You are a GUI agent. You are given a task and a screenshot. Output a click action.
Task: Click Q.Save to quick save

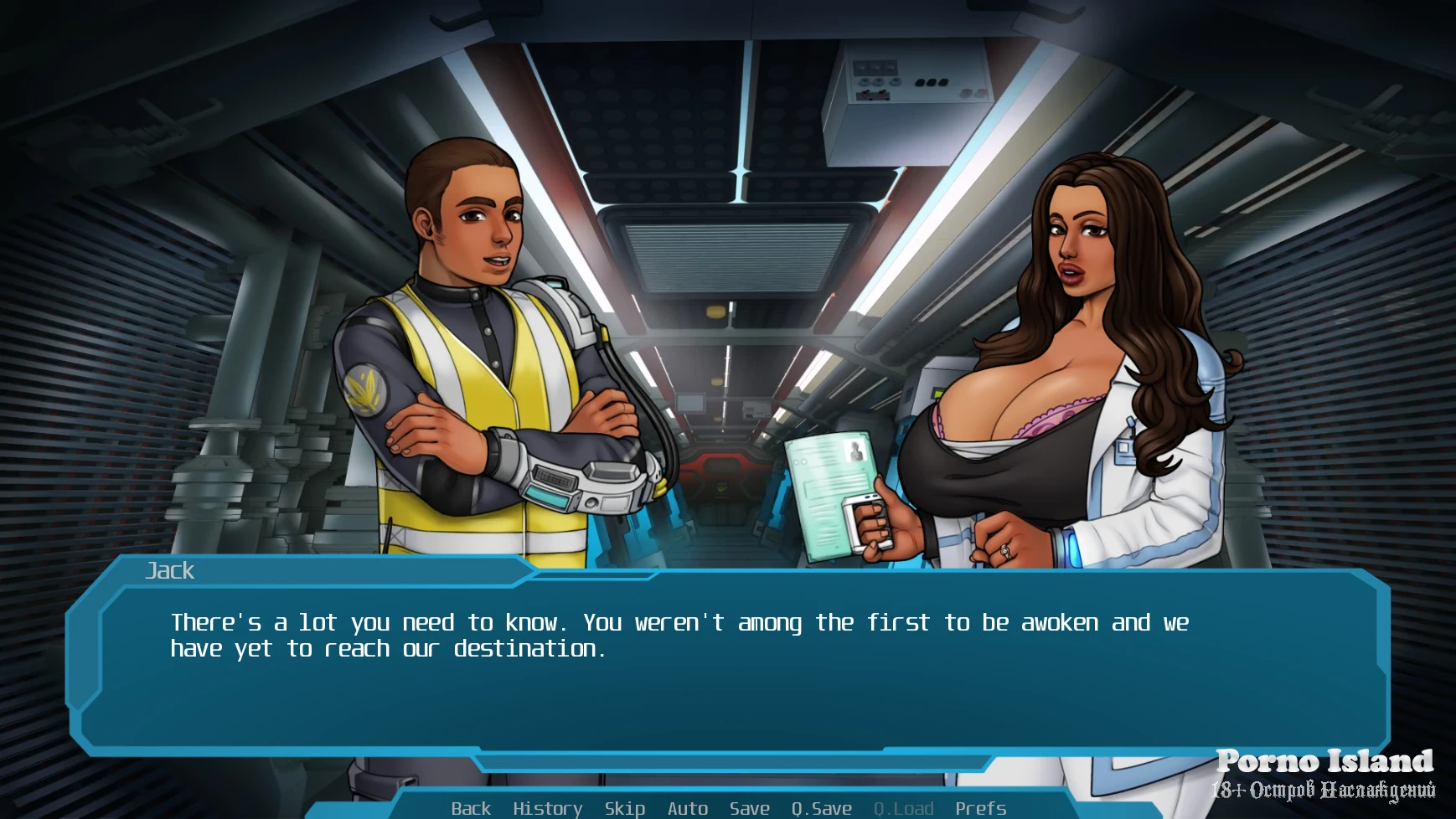click(x=821, y=808)
